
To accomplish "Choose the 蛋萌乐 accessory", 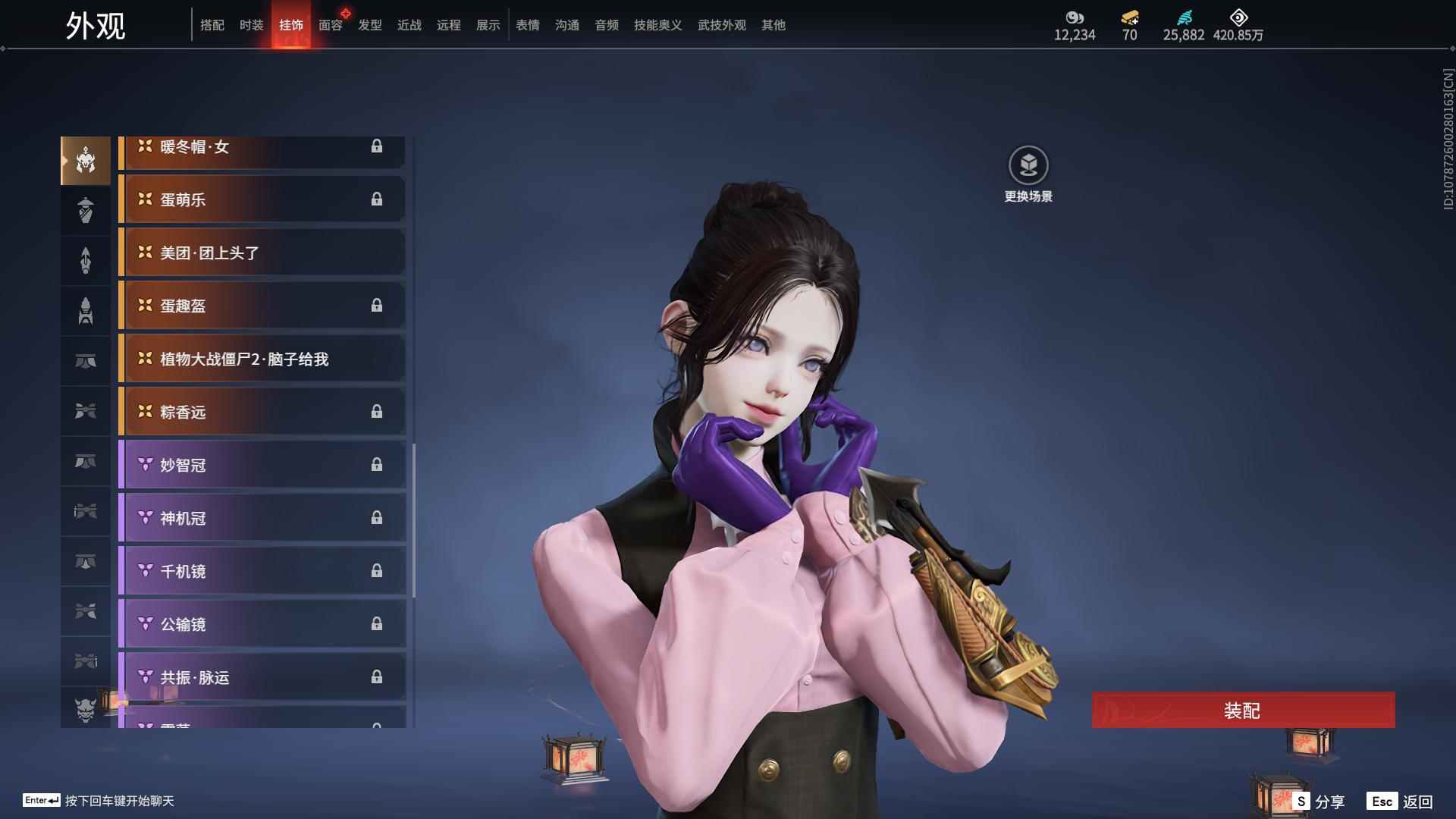I will pos(262,199).
